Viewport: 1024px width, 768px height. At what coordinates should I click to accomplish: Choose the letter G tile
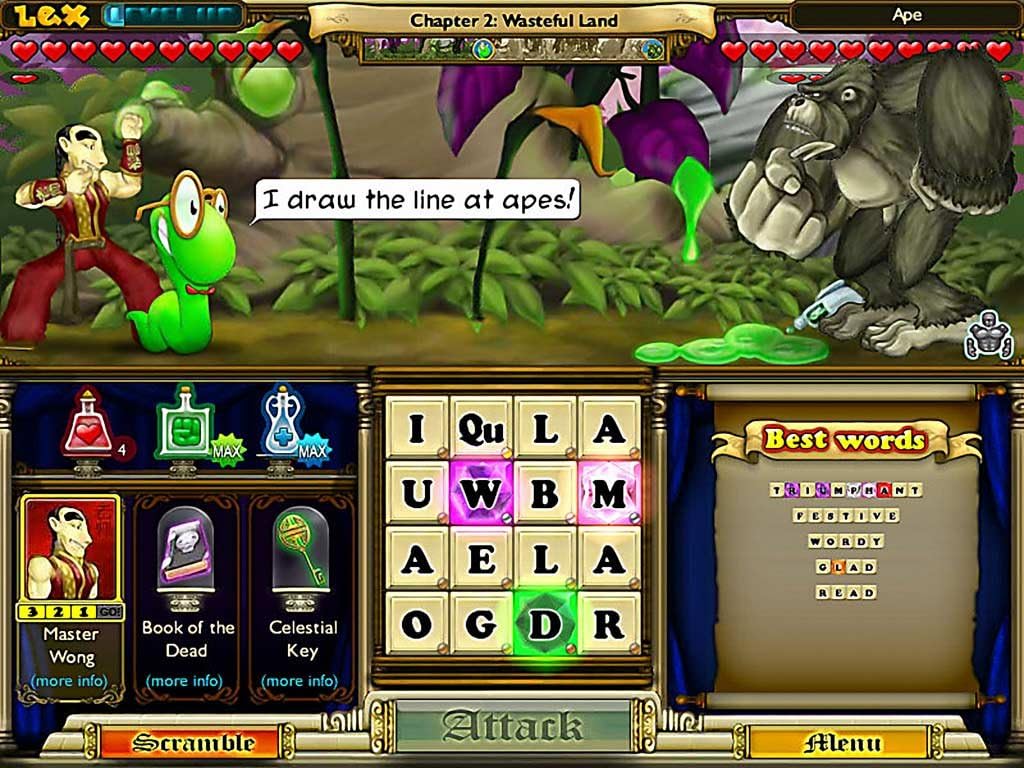(x=481, y=622)
